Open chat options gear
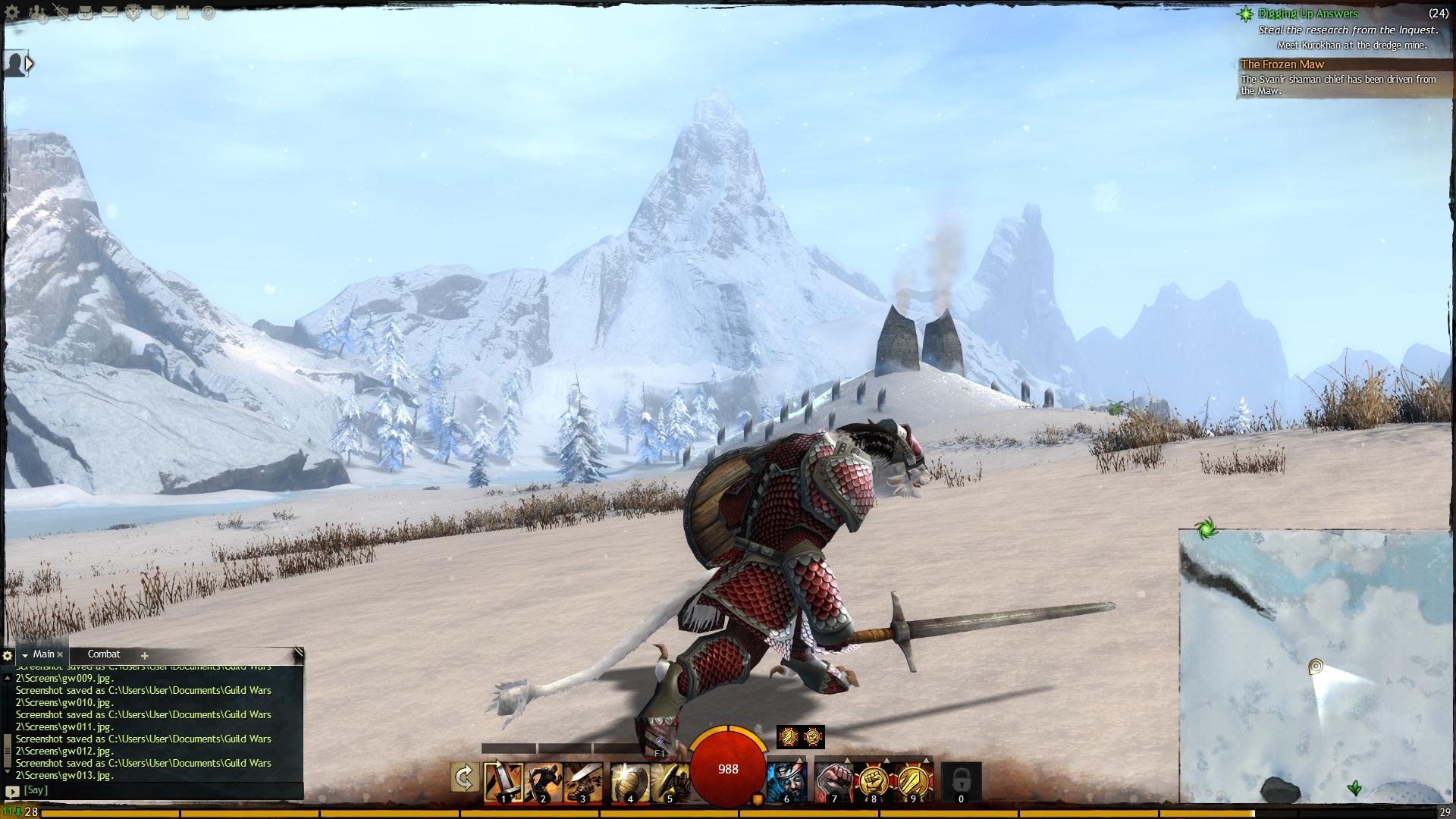 pos(8,655)
